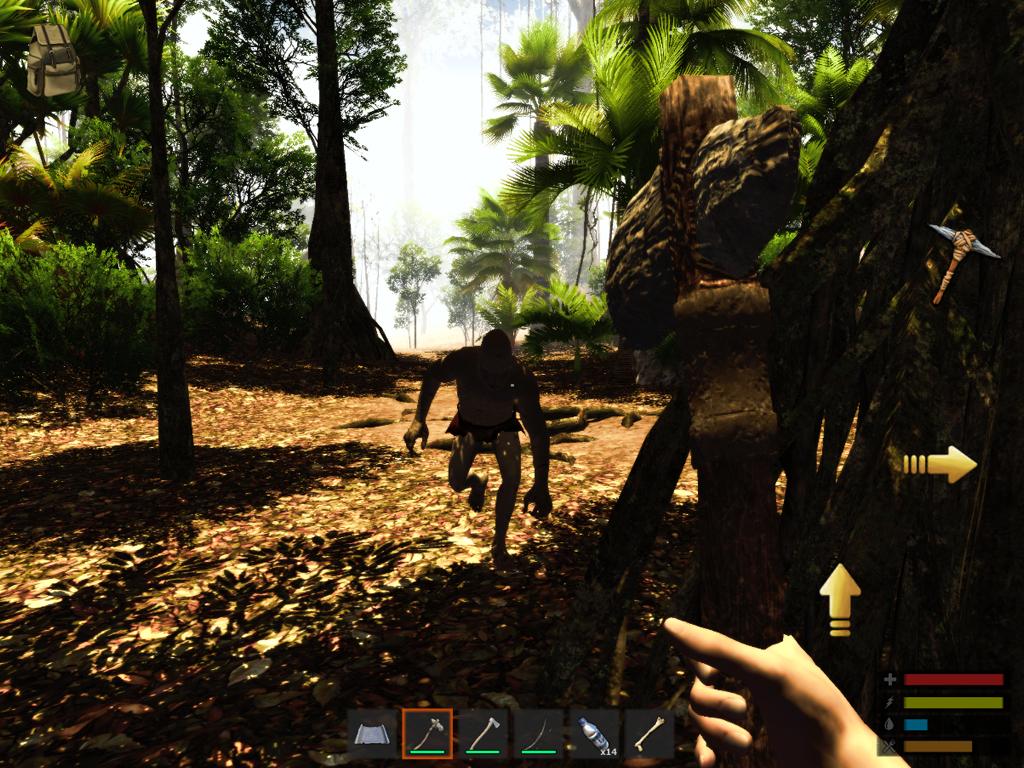
Task: Tap the yellow right arrow button
Action: (940, 464)
